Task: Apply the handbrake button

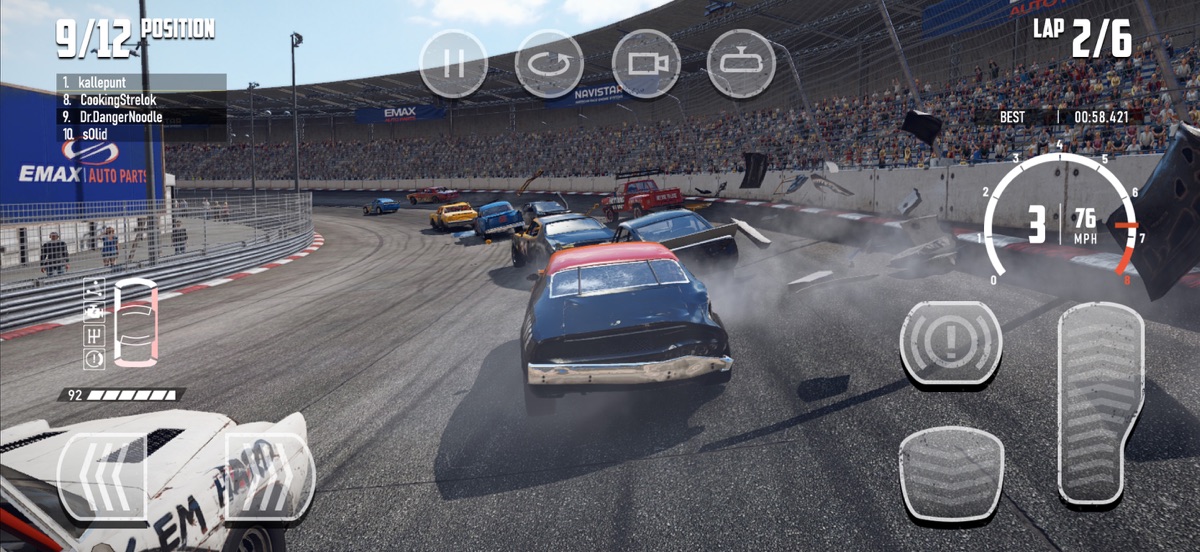Action: pyautogui.click(x=951, y=343)
